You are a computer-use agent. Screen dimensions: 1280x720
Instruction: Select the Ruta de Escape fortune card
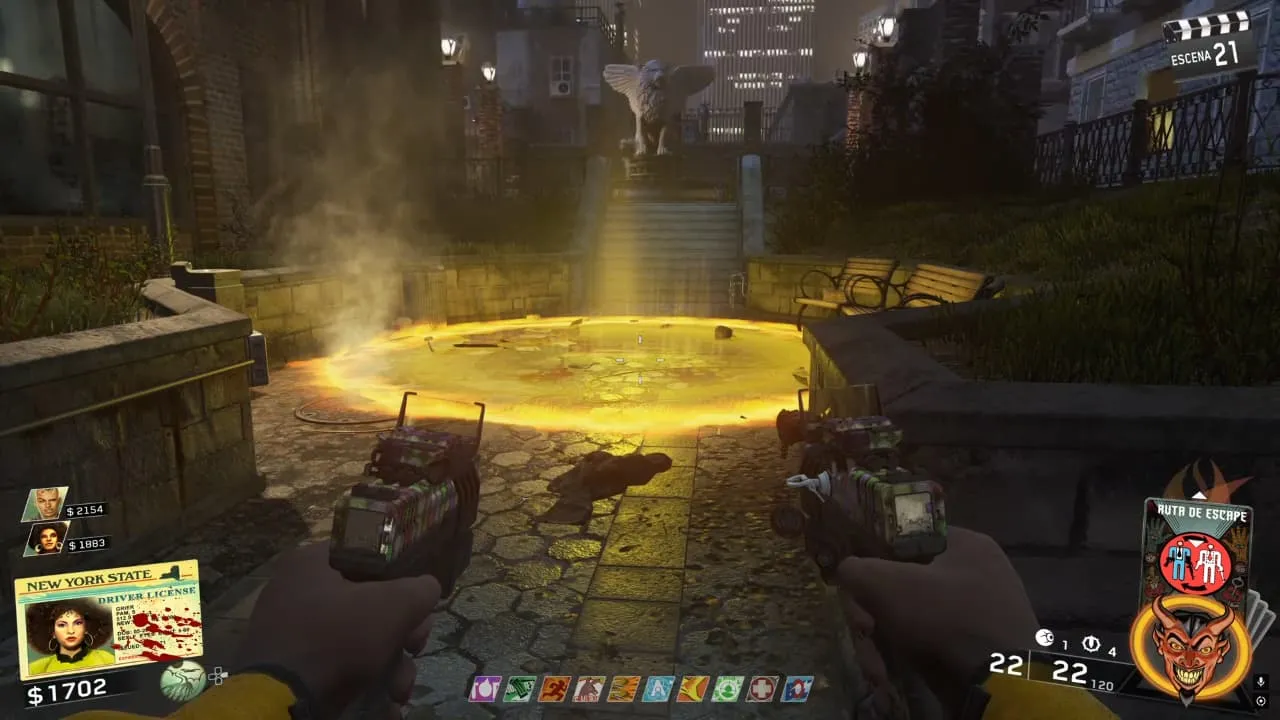tap(1195, 547)
